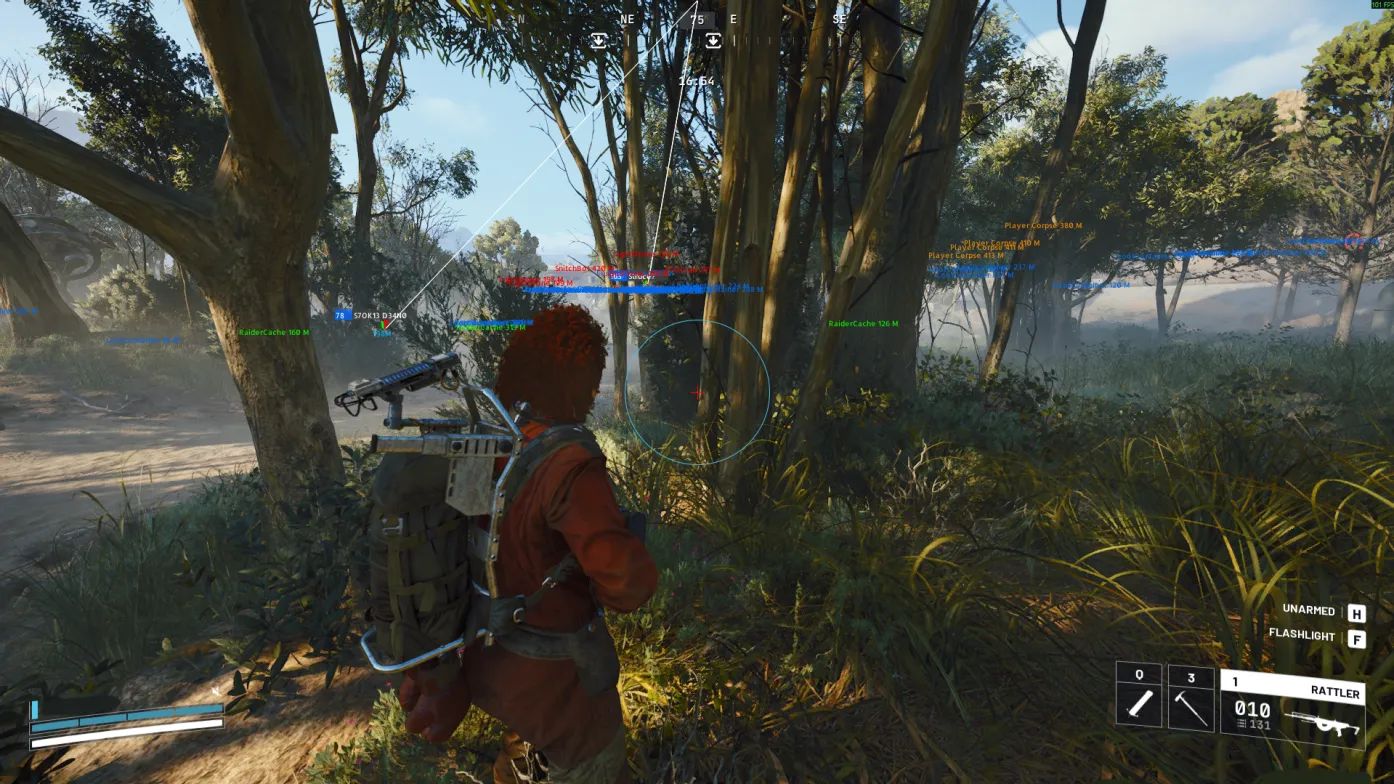1394x784 pixels.
Task: Toggle the S7OK13 D34N0 player nameplate
Action: pyautogui.click(x=379, y=315)
